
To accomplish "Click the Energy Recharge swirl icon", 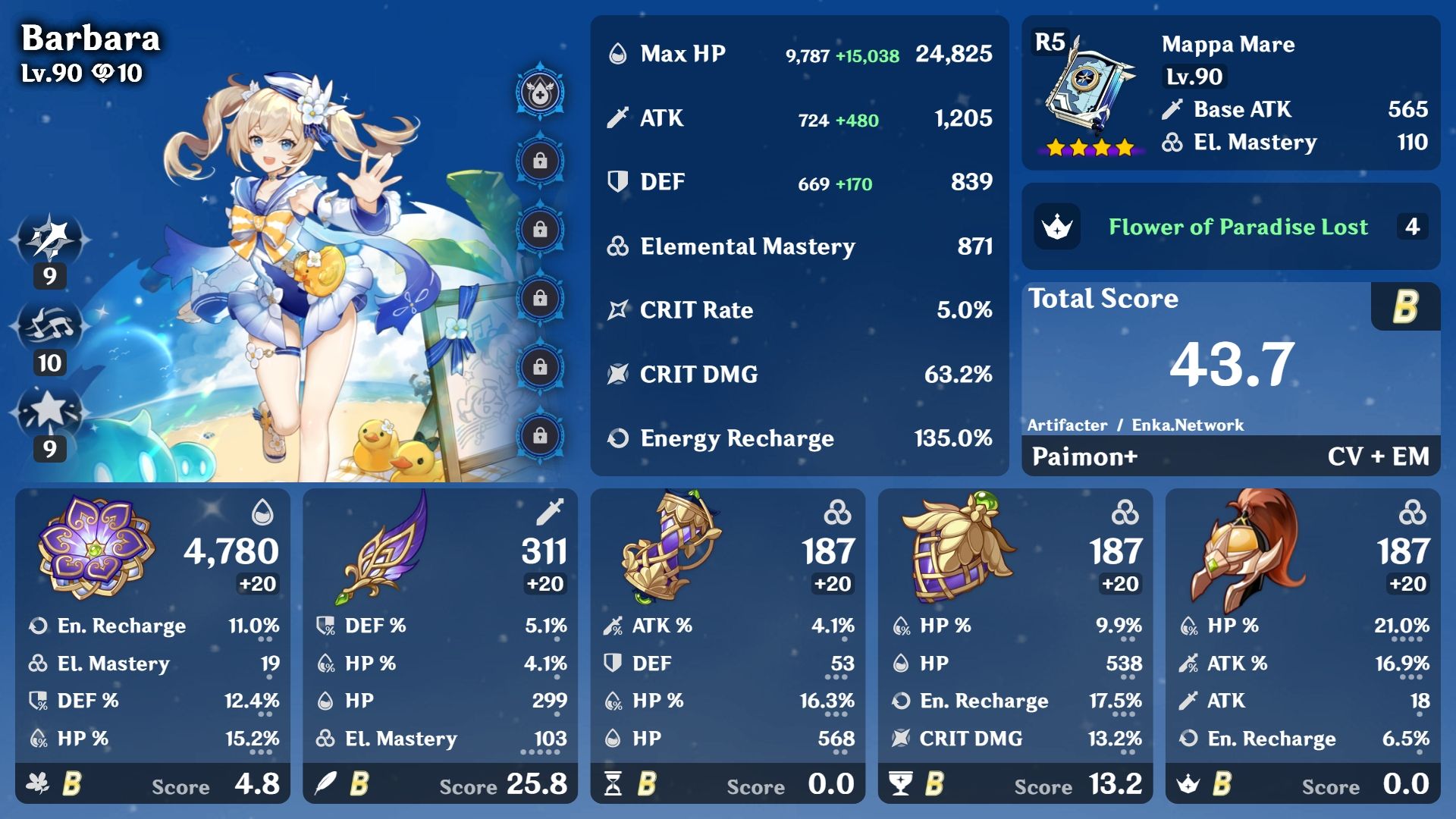I will coord(619,438).
